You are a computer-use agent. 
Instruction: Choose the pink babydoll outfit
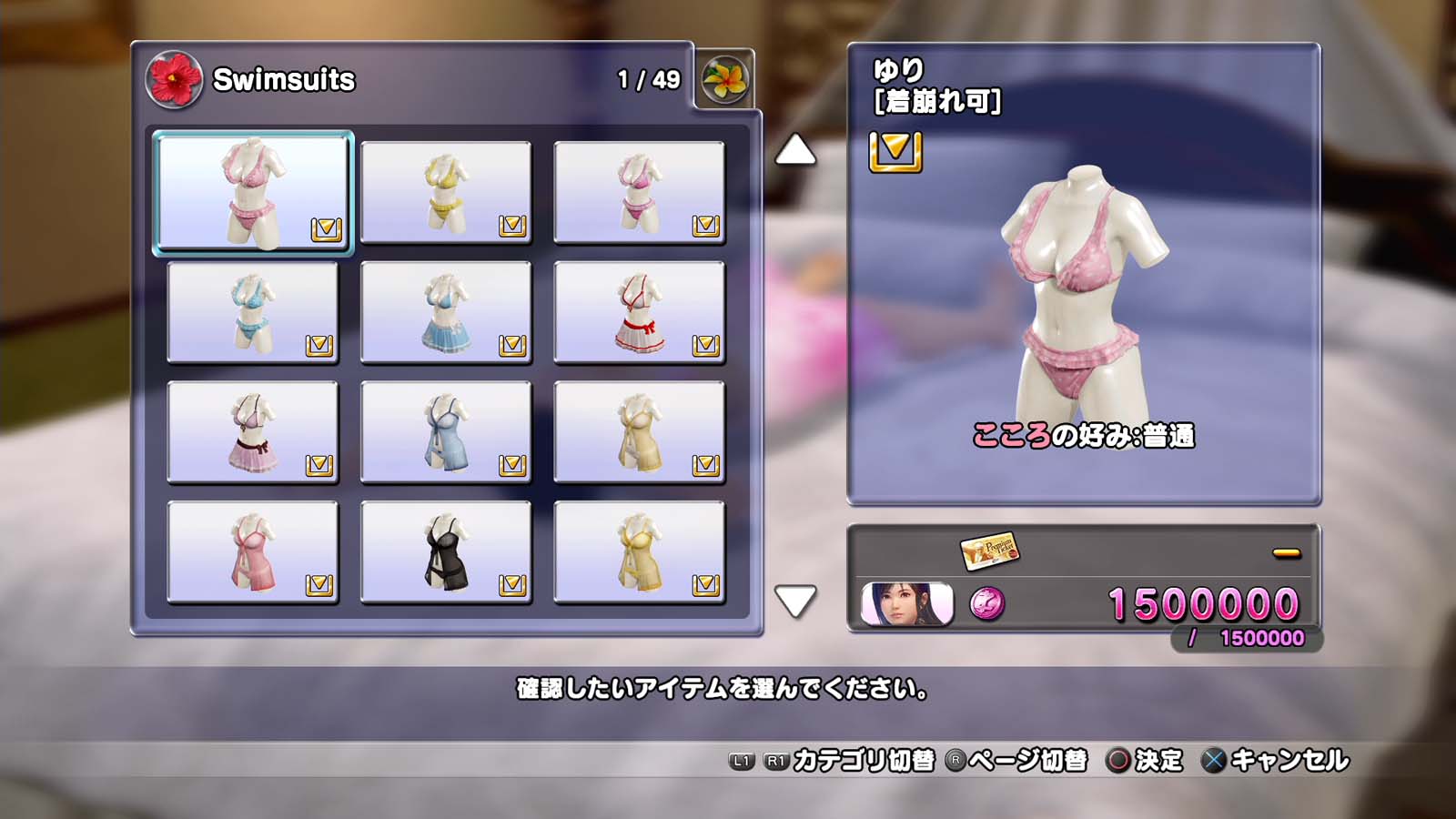coord(253,552)
